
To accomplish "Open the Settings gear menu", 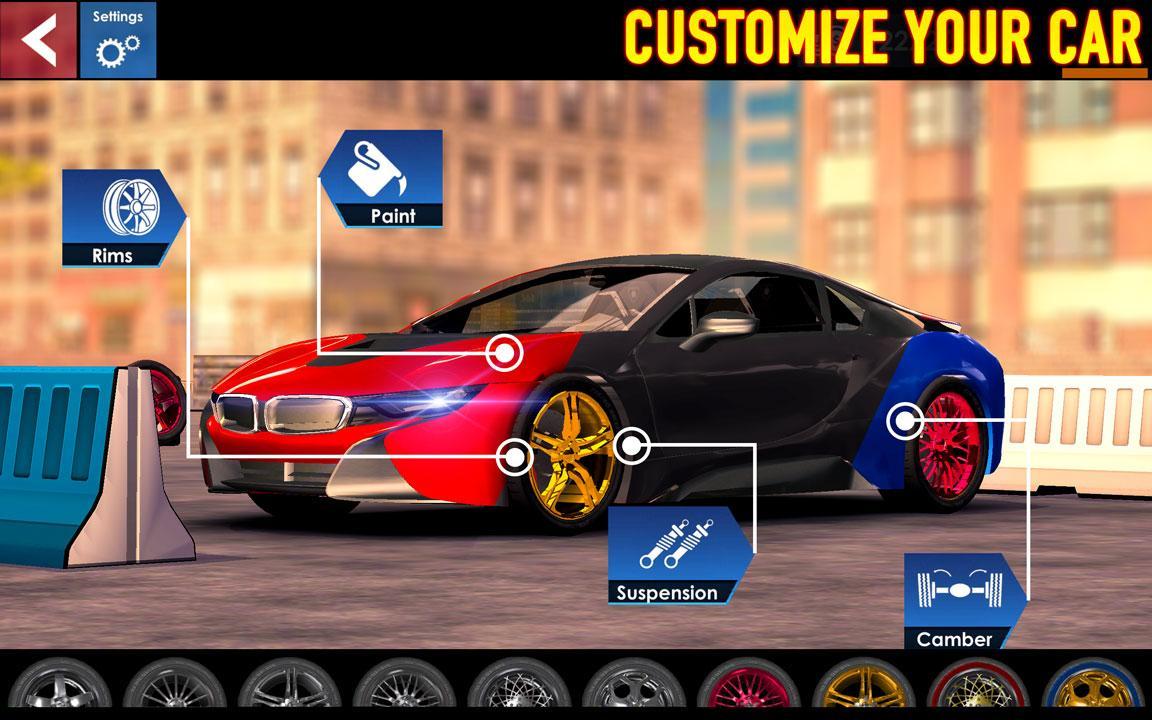I will click(118, 40).
